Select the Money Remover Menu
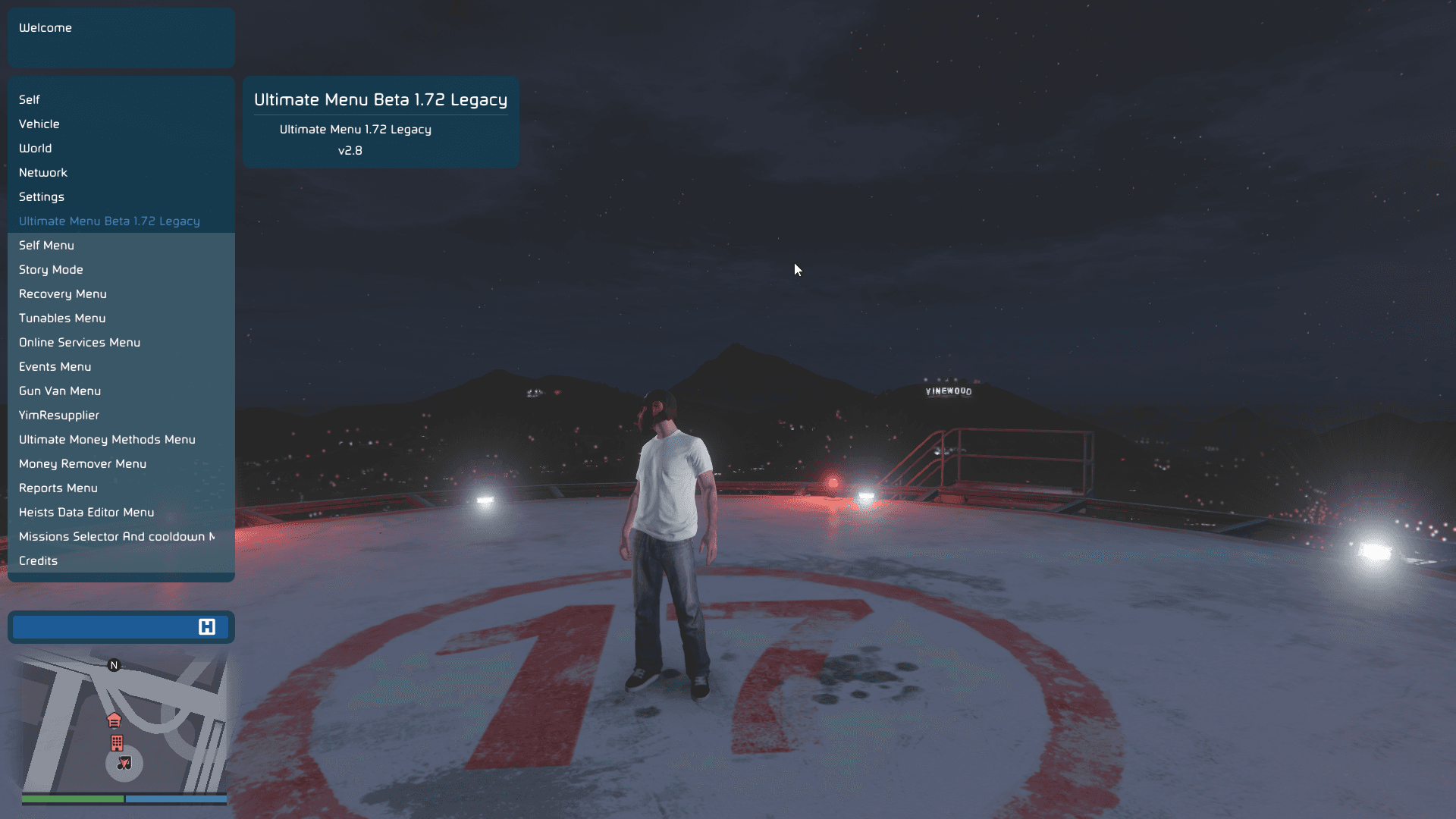This screenshot has width=1456, height=819. pyautogui.click(x=83, y=463)
